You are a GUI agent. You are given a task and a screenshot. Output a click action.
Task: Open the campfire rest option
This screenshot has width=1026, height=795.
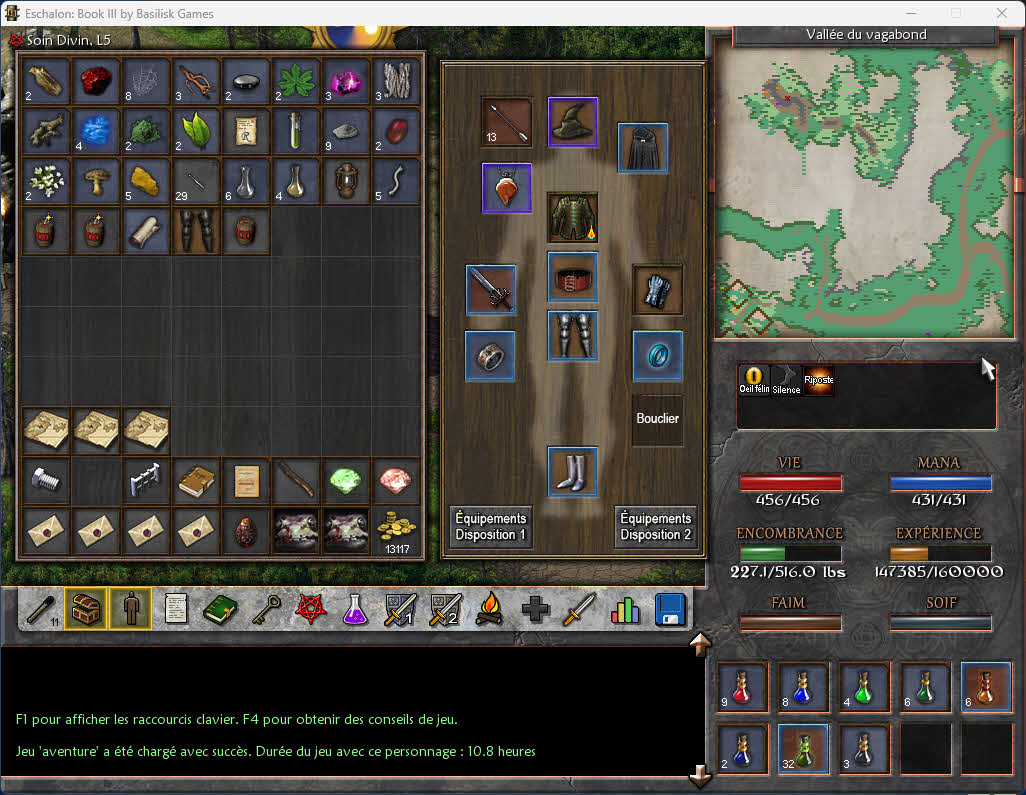click(x=489, y=609)
